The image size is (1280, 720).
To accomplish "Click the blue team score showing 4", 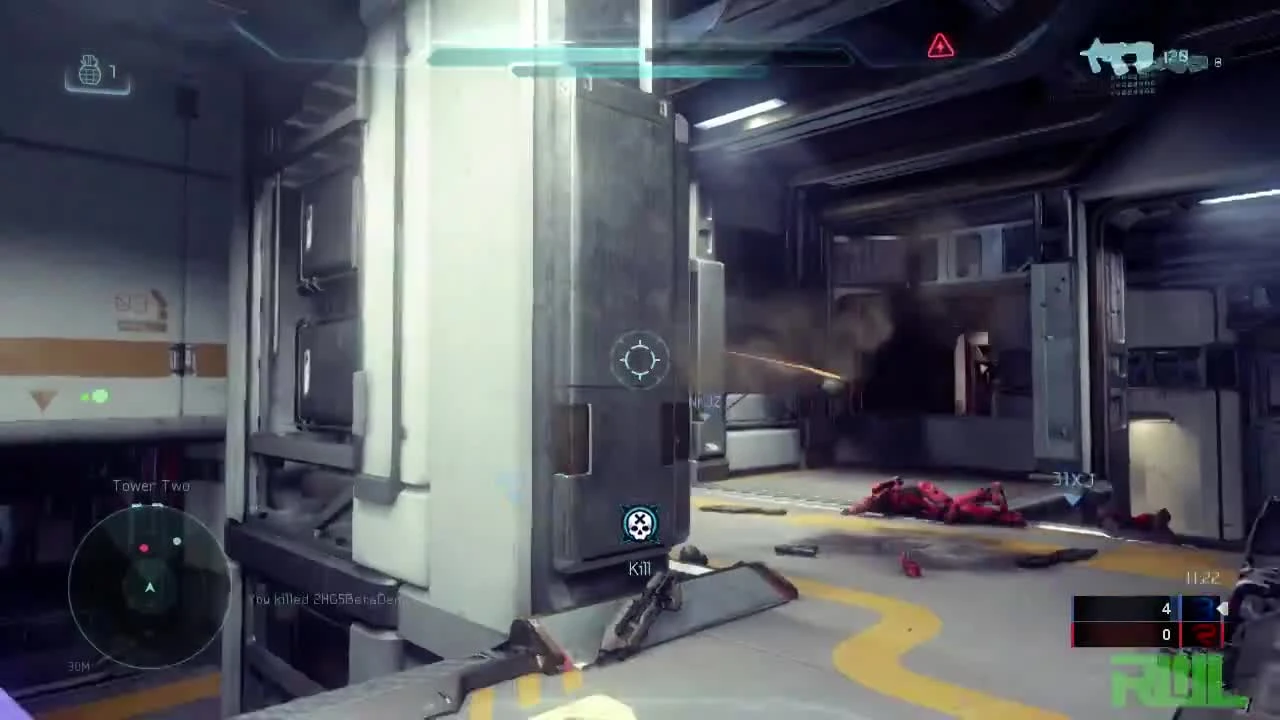I will click(1166, 609).
